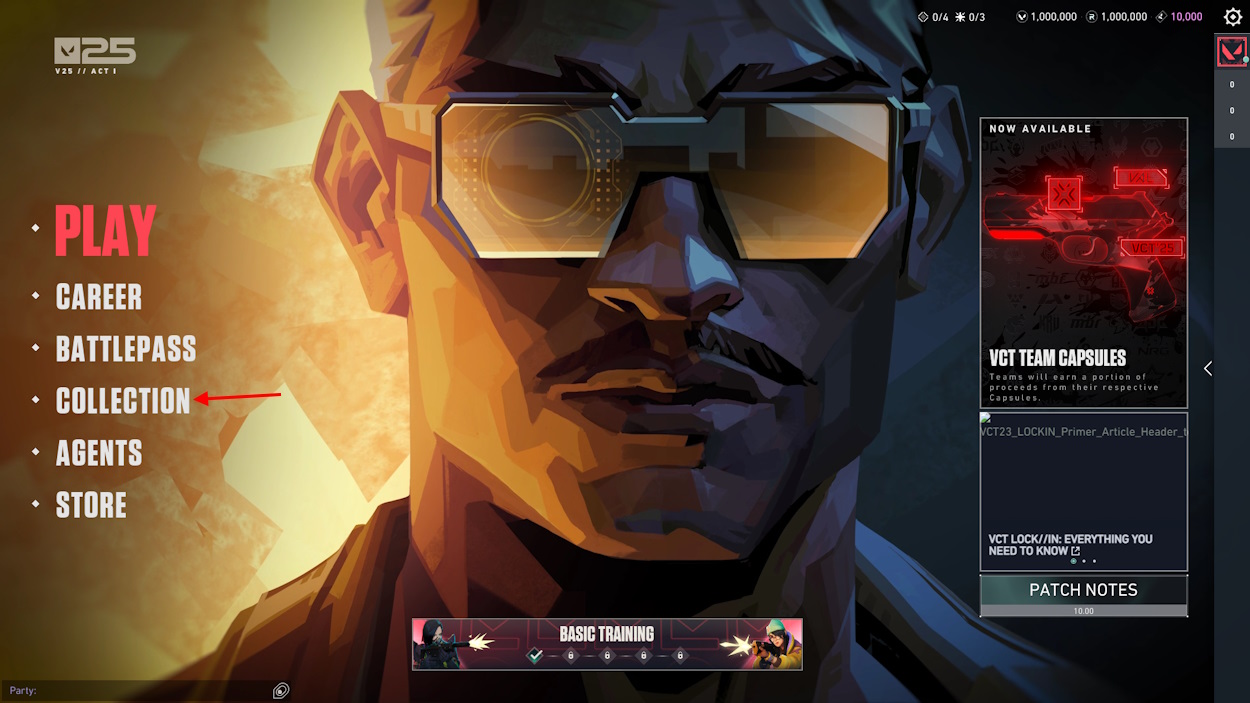This screenshot has width=1250, height=703.
Task: Open the settings gear icon
Action: click(1233, 17)
